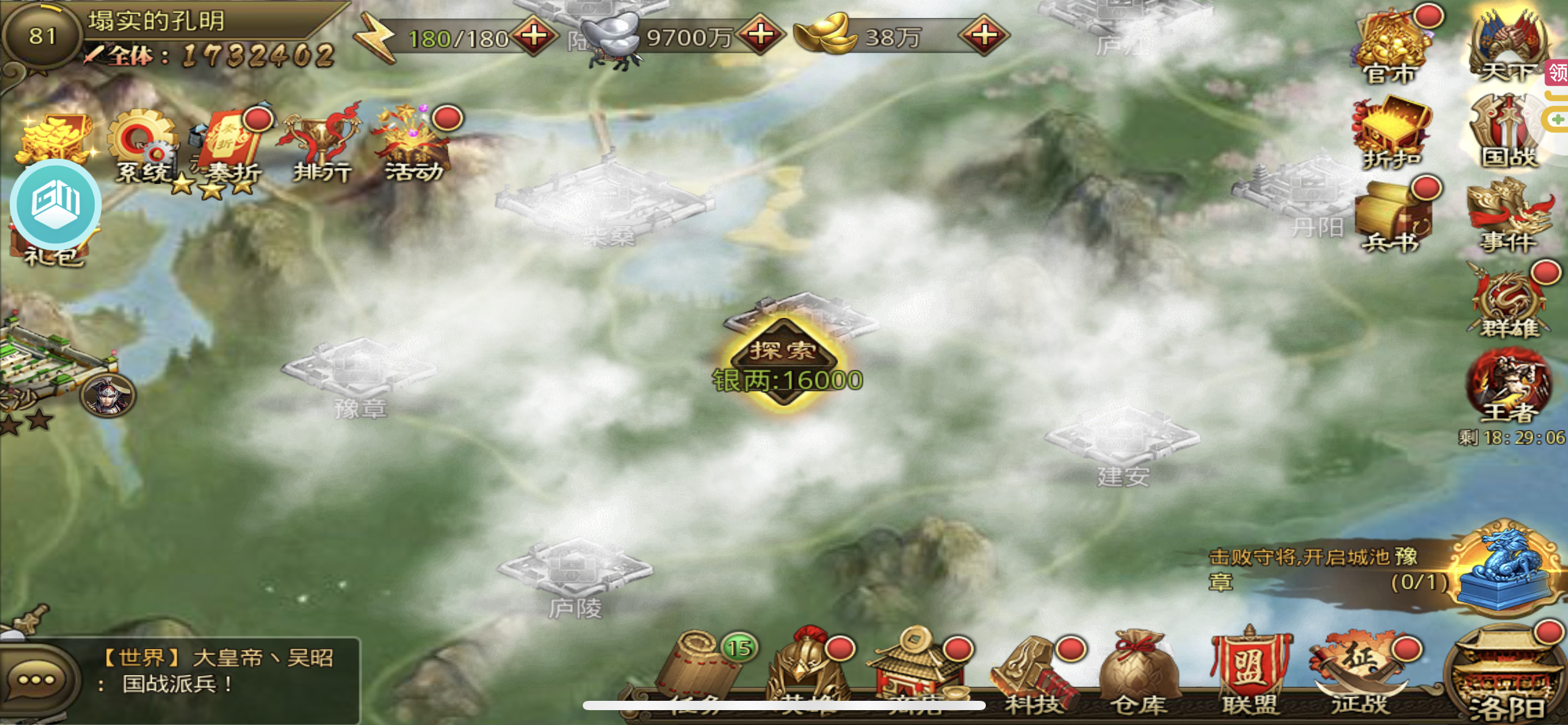This screenshot has width=1568, height=725.
Task: Open the 联盟 alliance menu
Action: pyautogui.click(x=1250, y=672)
